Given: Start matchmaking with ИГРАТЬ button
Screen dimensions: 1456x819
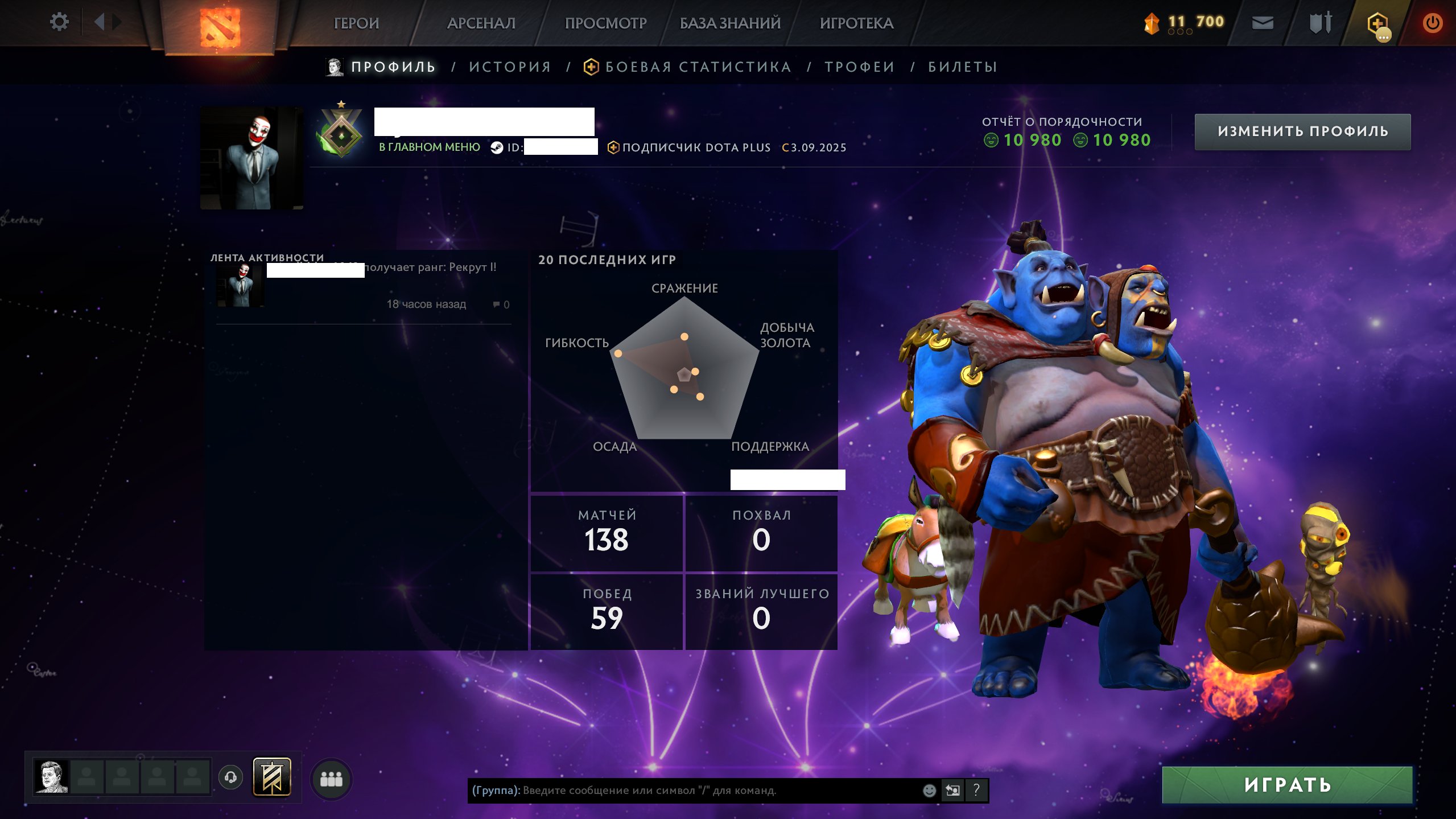Looking at the screenshot, I should point(1287,785).
